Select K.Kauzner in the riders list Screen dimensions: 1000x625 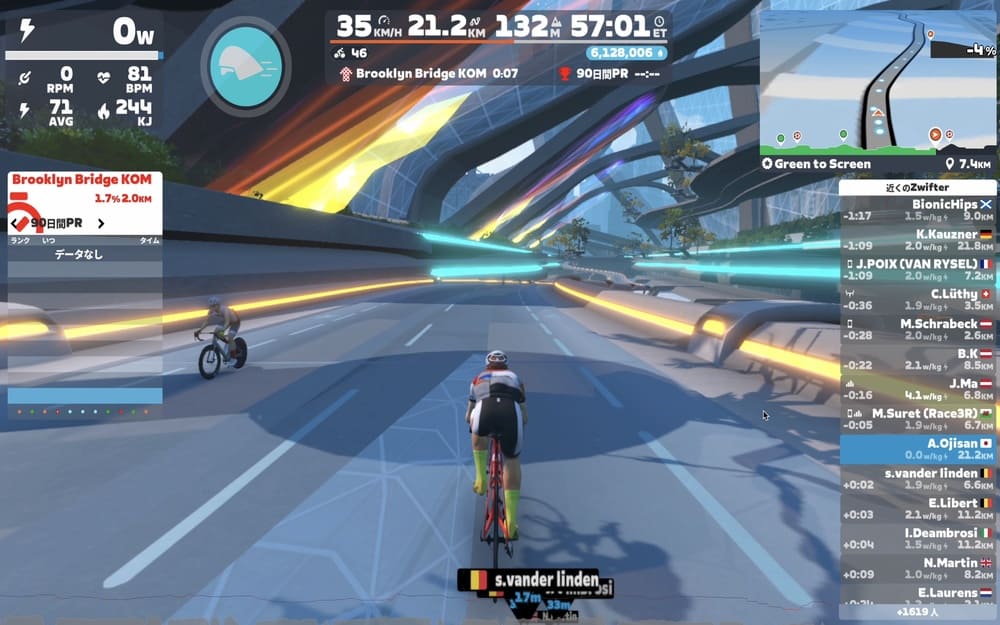click(917, 240)
